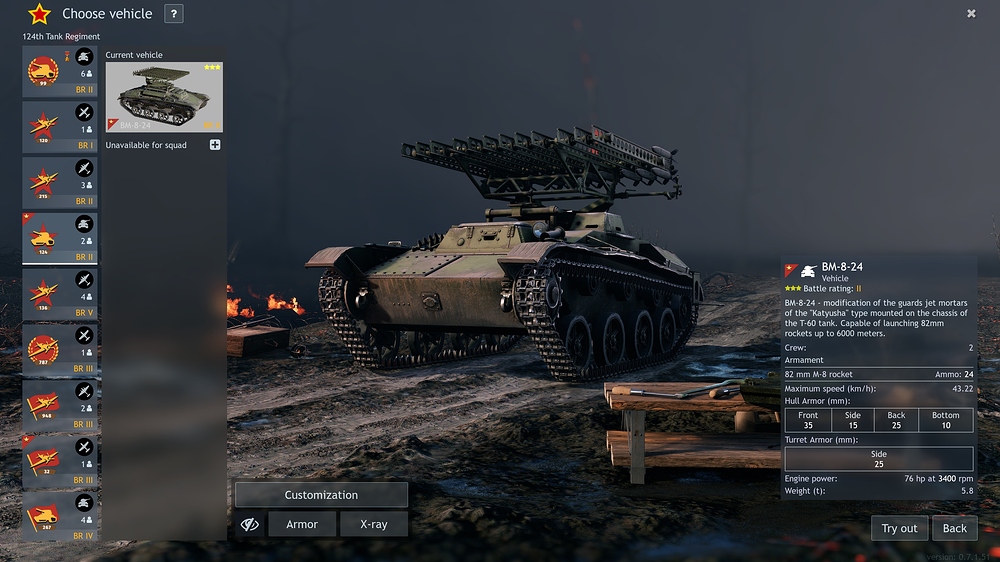
Task: Select the flag squad numbered 32
Action: 60,461
